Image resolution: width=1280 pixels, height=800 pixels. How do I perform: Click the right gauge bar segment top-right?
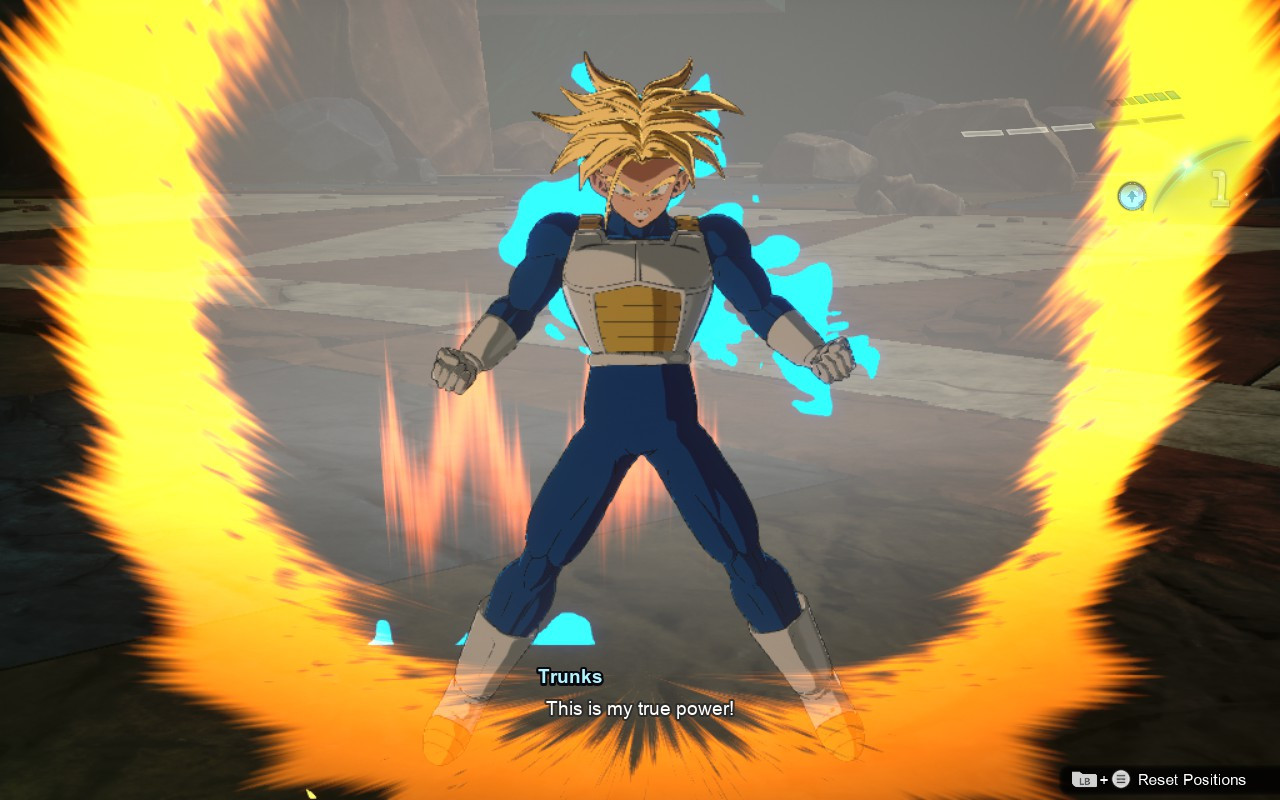[1162, 118]
